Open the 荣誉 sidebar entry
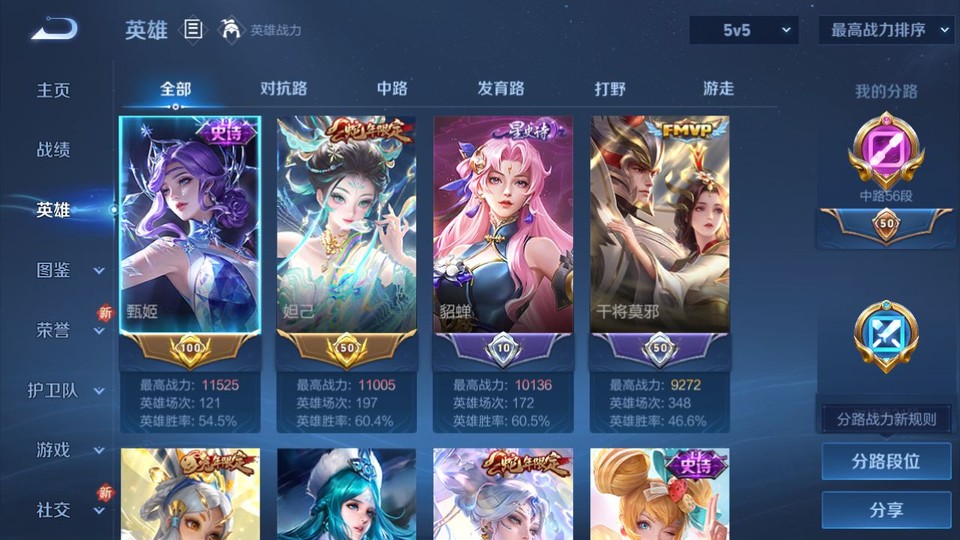Screen dimensions: 960x540 [54, 330]
